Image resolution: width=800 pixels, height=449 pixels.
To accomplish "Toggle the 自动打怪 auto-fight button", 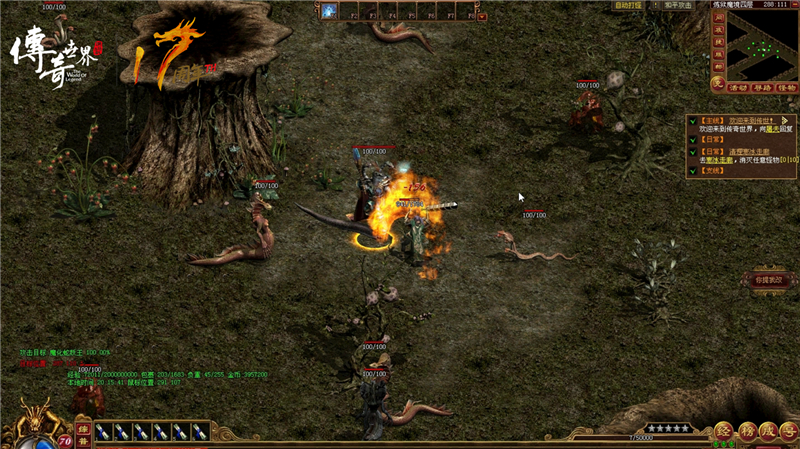I will click(627, 5).
